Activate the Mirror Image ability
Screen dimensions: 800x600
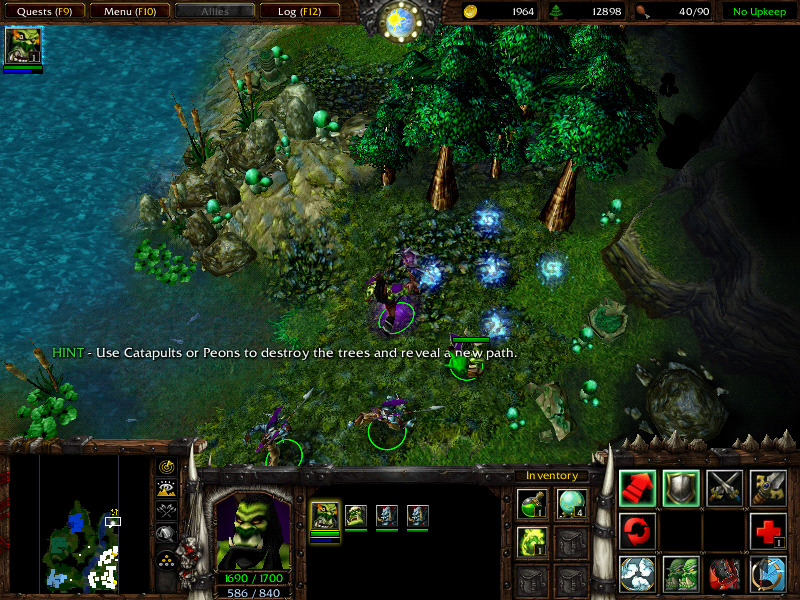(681, 574)
